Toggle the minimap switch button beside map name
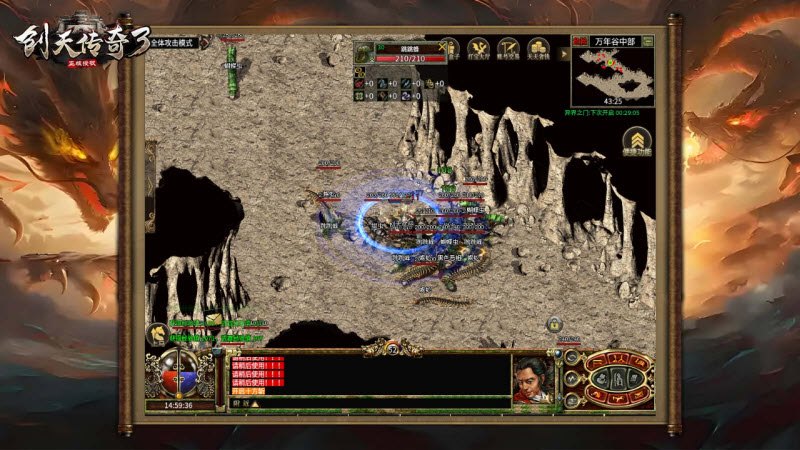 (x=579, y=42)
